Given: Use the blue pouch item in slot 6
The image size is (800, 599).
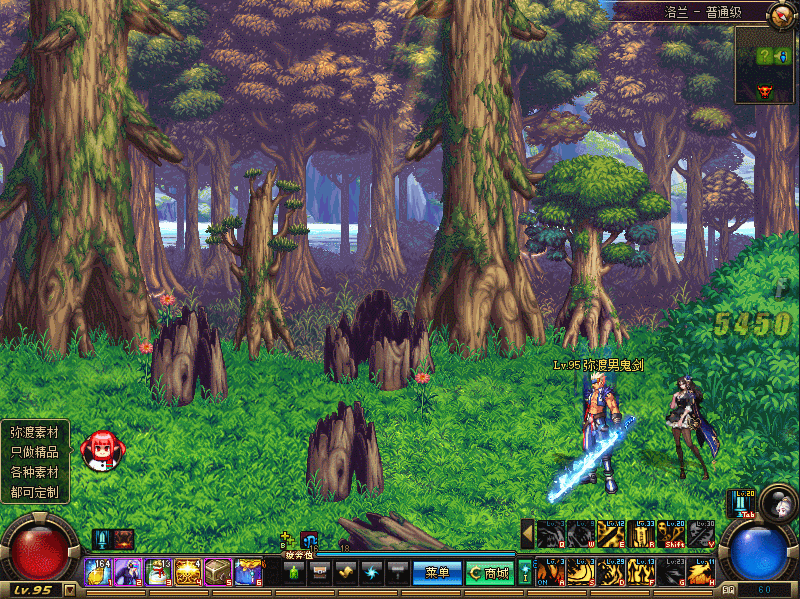Looking at the screenshot, I should click(248, 571).
